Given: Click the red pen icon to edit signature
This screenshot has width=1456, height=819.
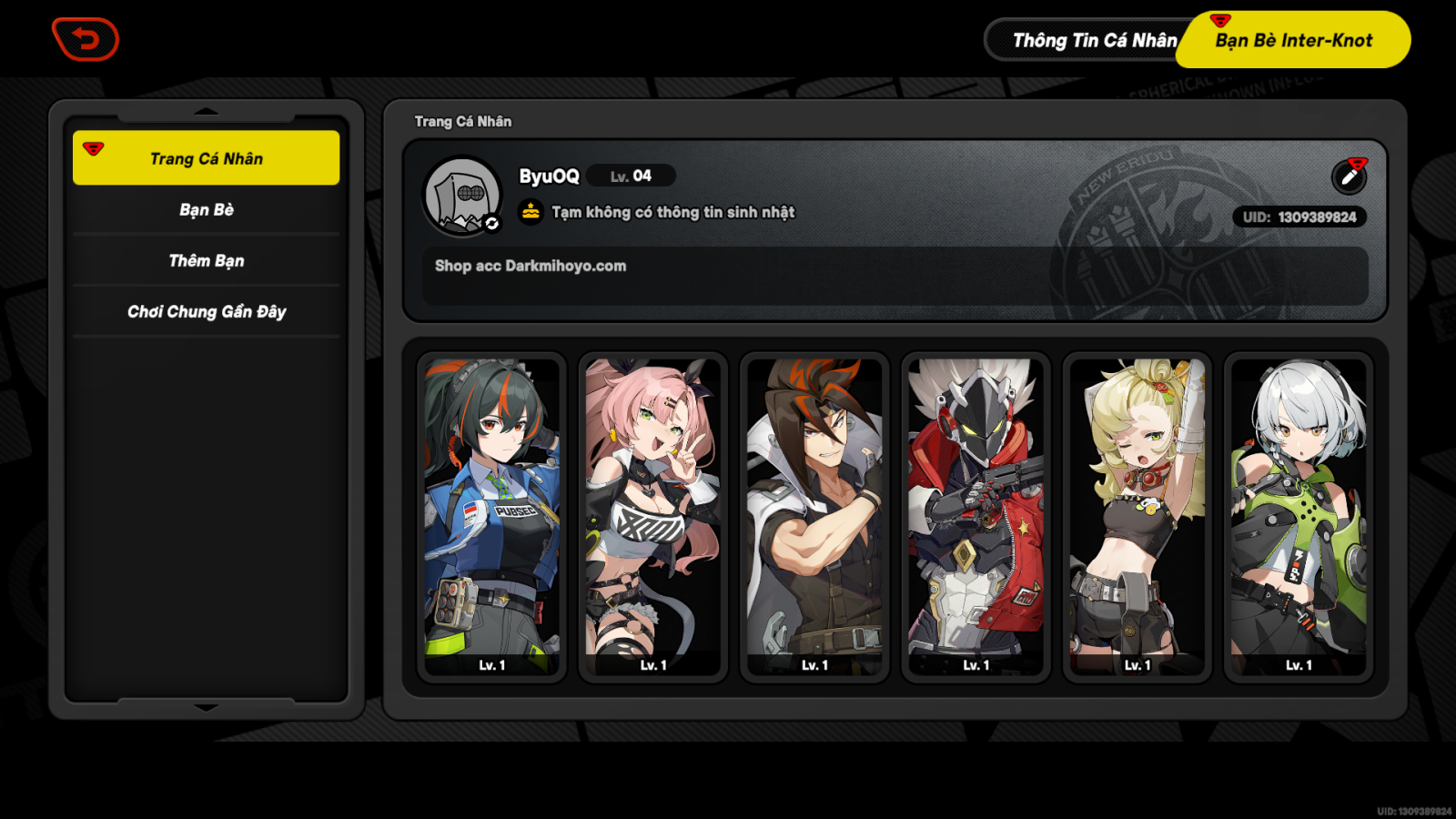Looking at the screenshot, I should [x=1350, y=177].
